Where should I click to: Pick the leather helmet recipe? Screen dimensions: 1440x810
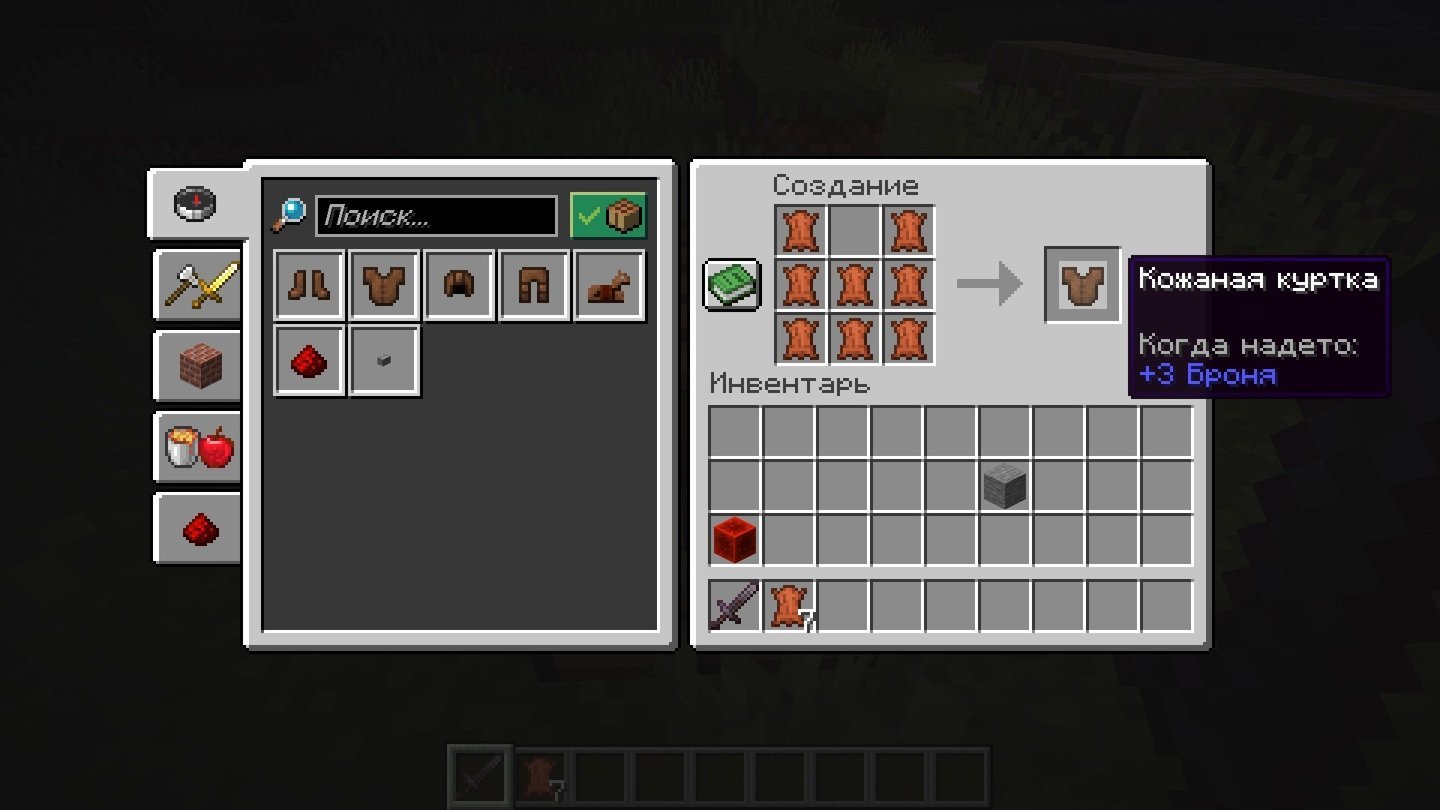click(x=460, y=285)
